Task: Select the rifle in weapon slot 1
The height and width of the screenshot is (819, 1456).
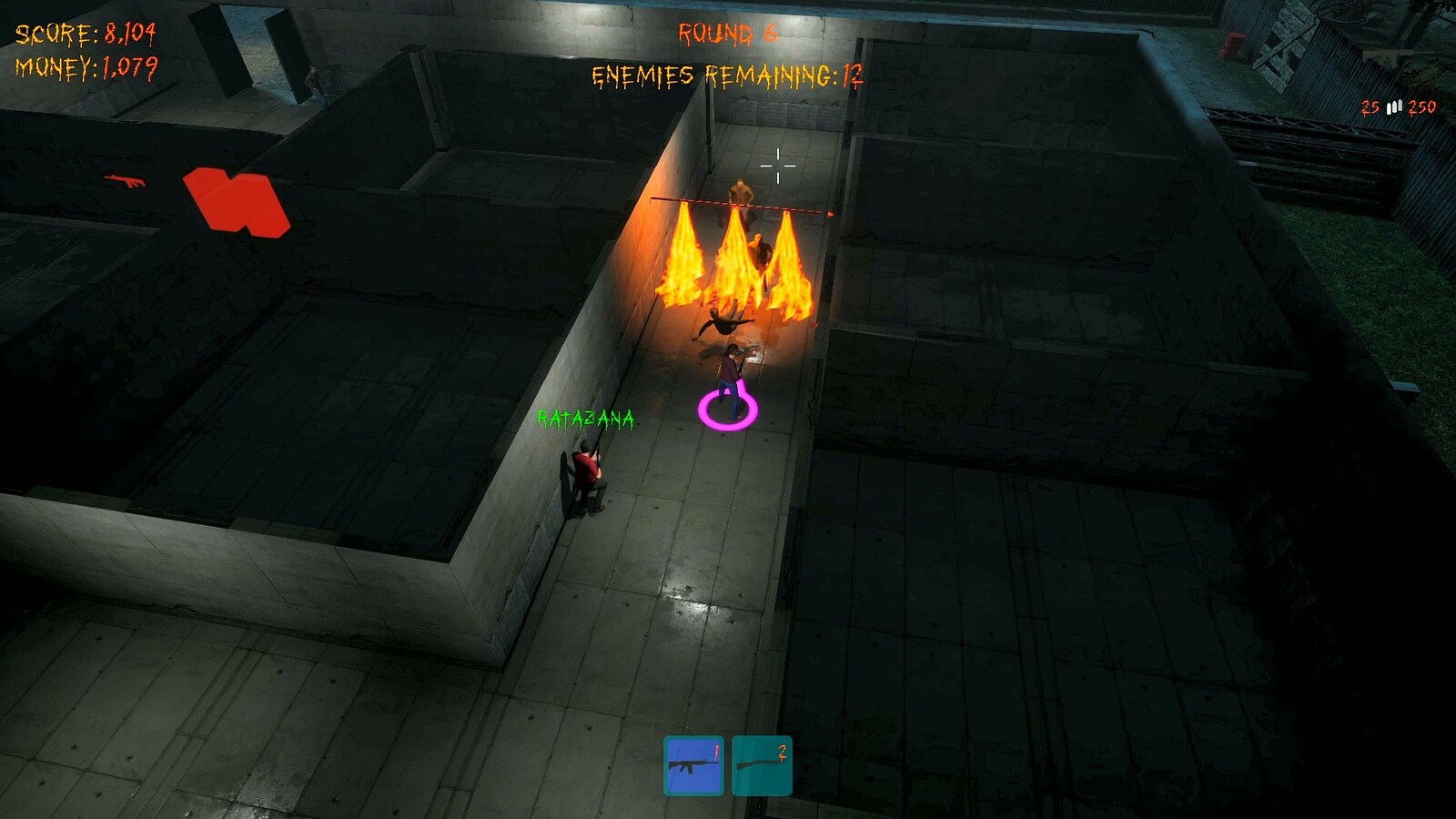Action: [x=692, y=766]
